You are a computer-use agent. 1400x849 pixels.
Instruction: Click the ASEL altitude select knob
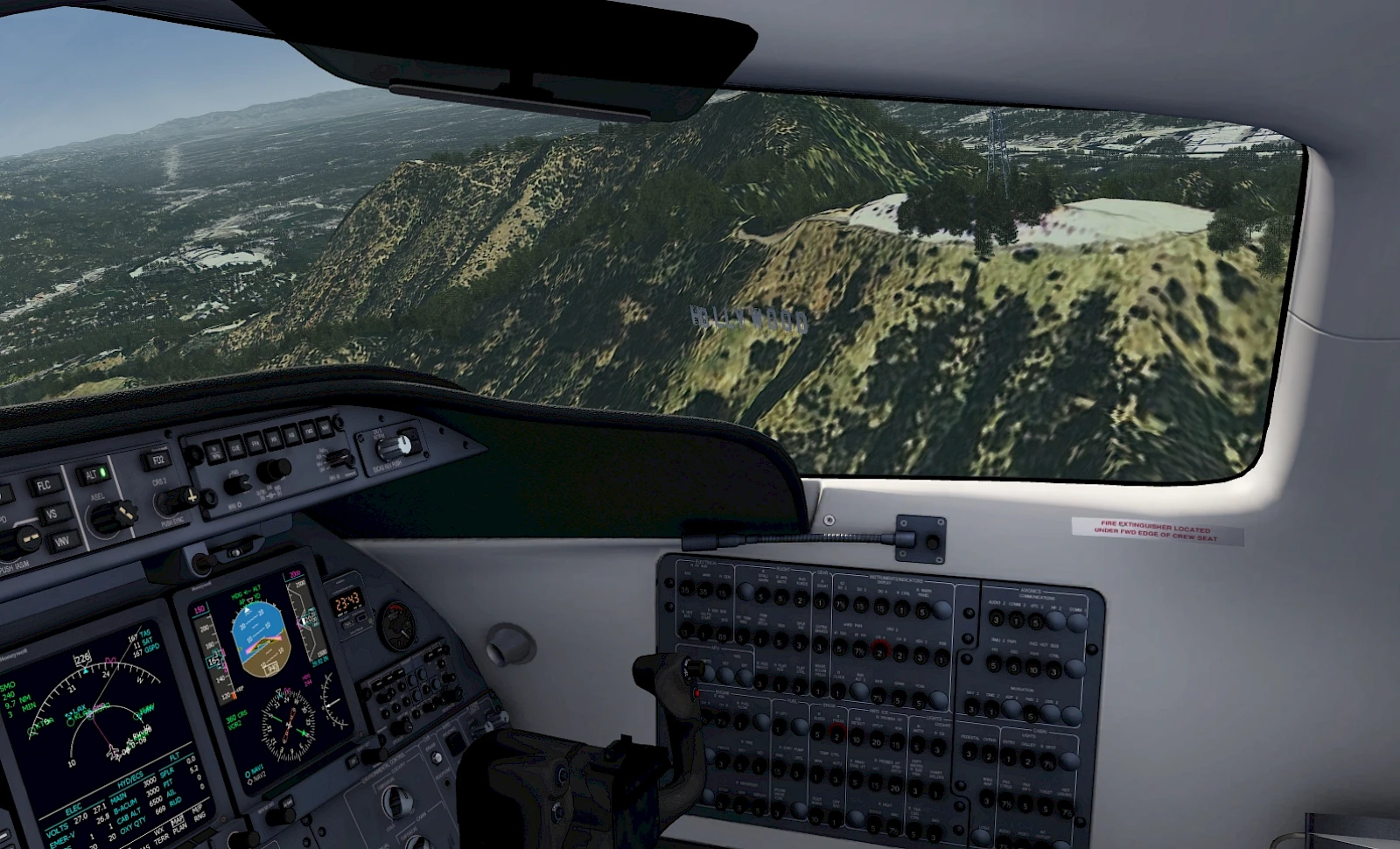click(x=110, y=517)
